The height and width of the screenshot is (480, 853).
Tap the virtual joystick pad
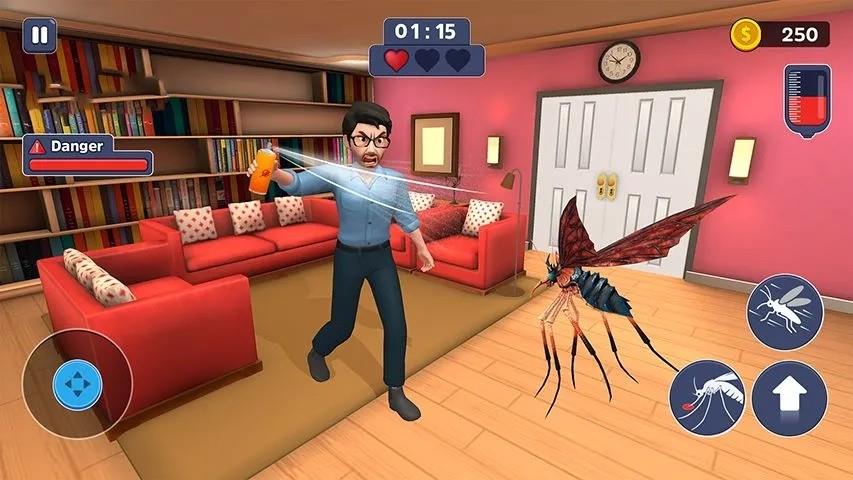[77, 385]
